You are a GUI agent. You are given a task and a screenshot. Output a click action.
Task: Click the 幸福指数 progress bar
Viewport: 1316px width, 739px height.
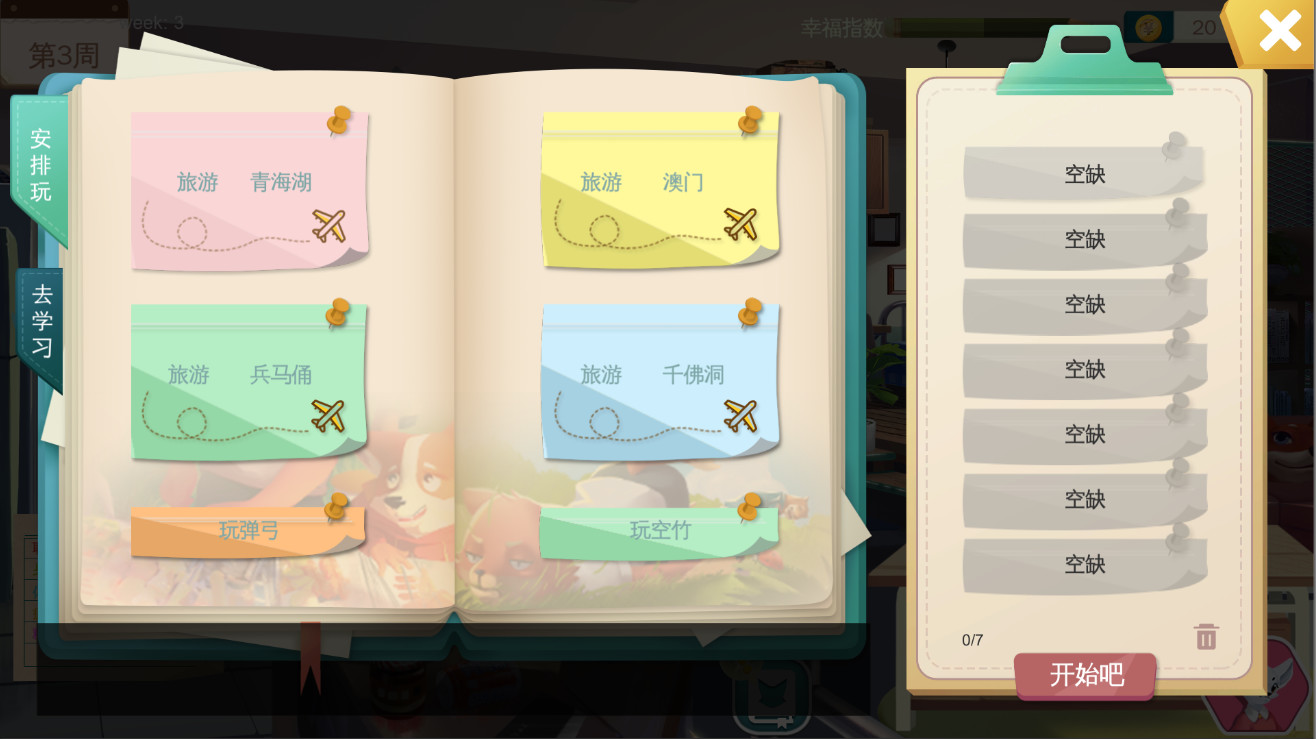coord(970,28)
